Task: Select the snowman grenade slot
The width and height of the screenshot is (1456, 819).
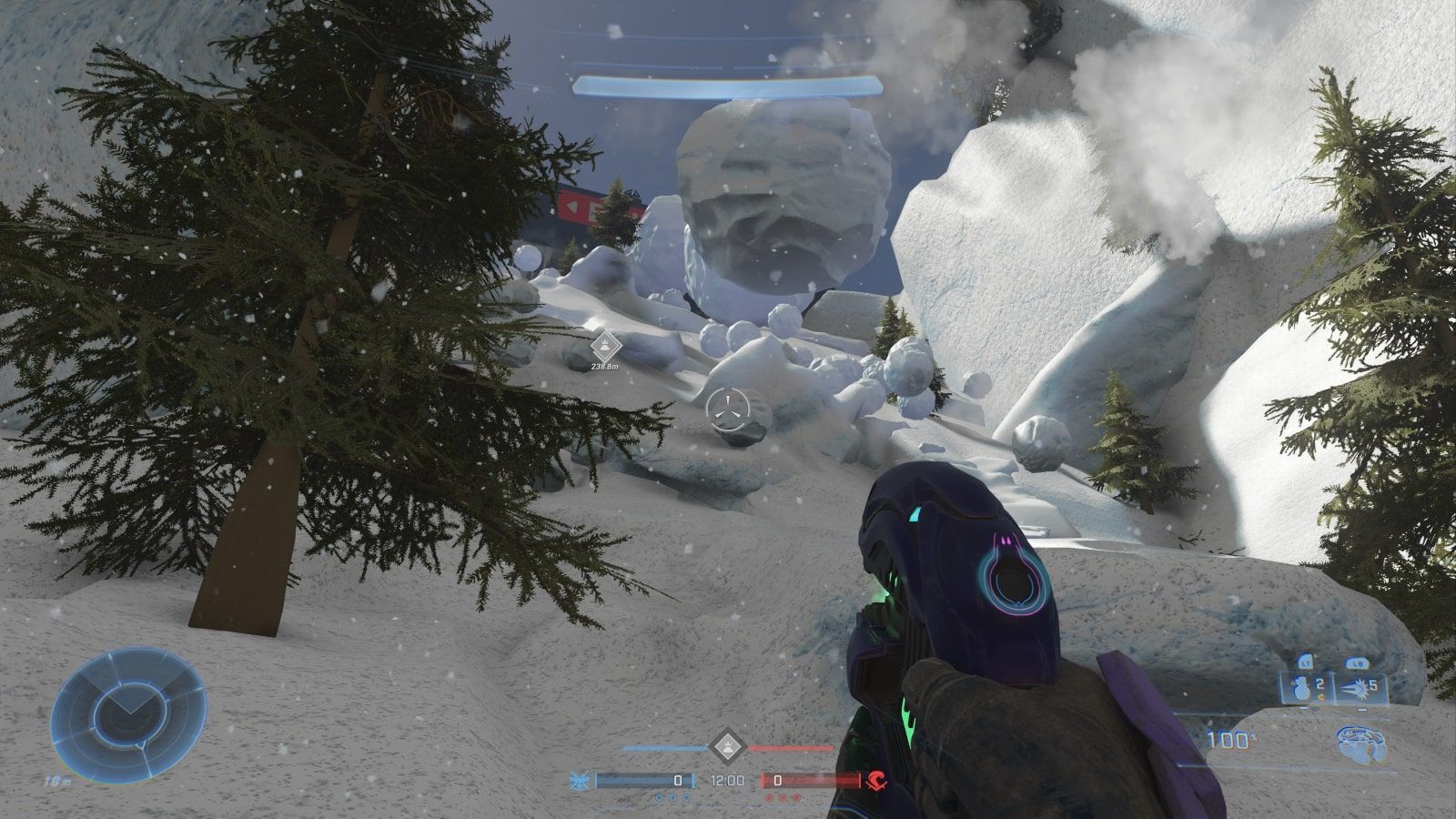Action: click(x=1308, y=687)
